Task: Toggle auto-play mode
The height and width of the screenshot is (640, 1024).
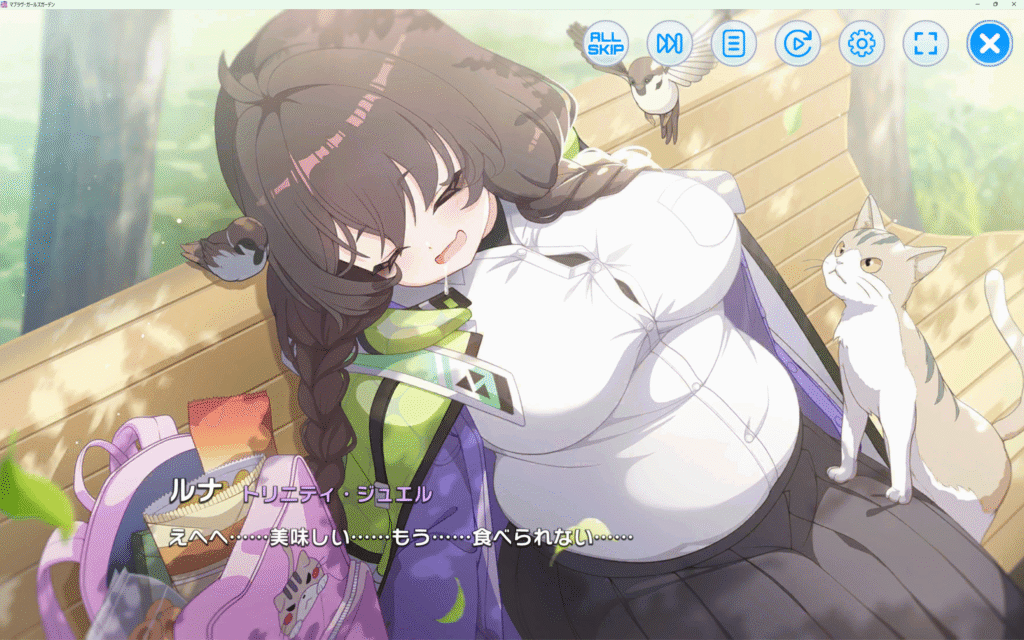Action: point(797,43)
